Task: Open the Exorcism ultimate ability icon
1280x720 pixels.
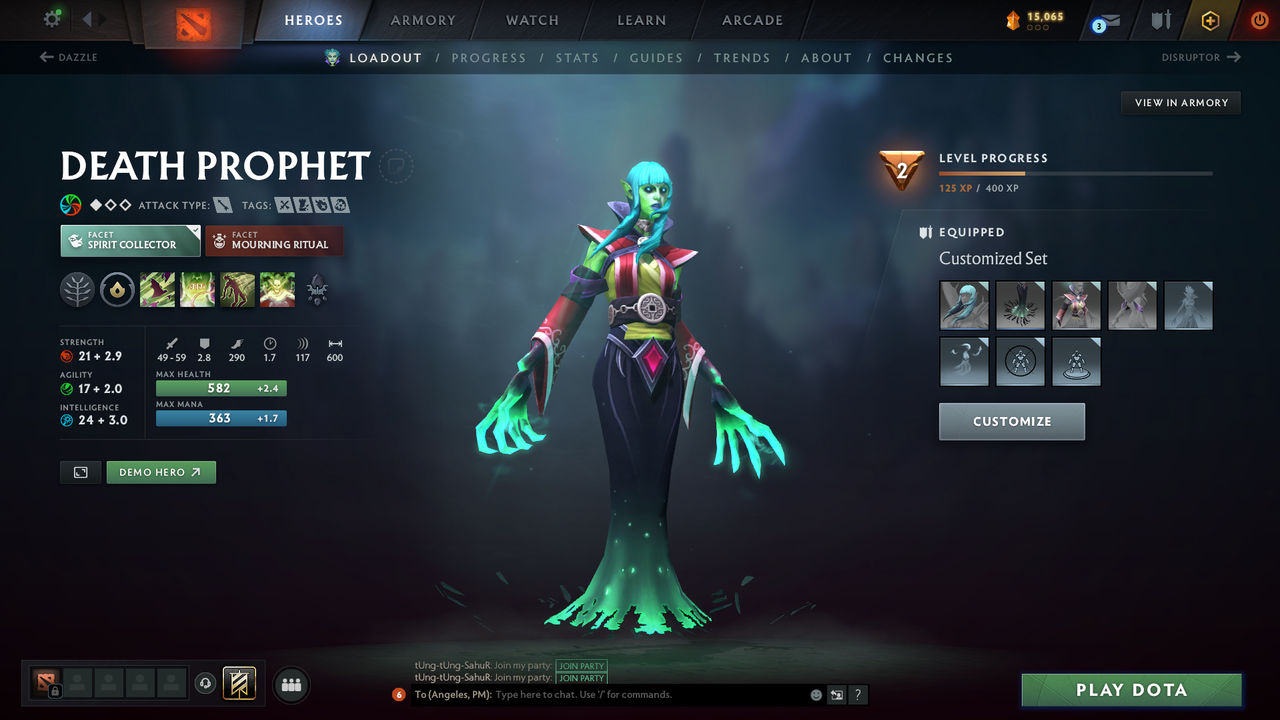Action: tap(277, 290)
